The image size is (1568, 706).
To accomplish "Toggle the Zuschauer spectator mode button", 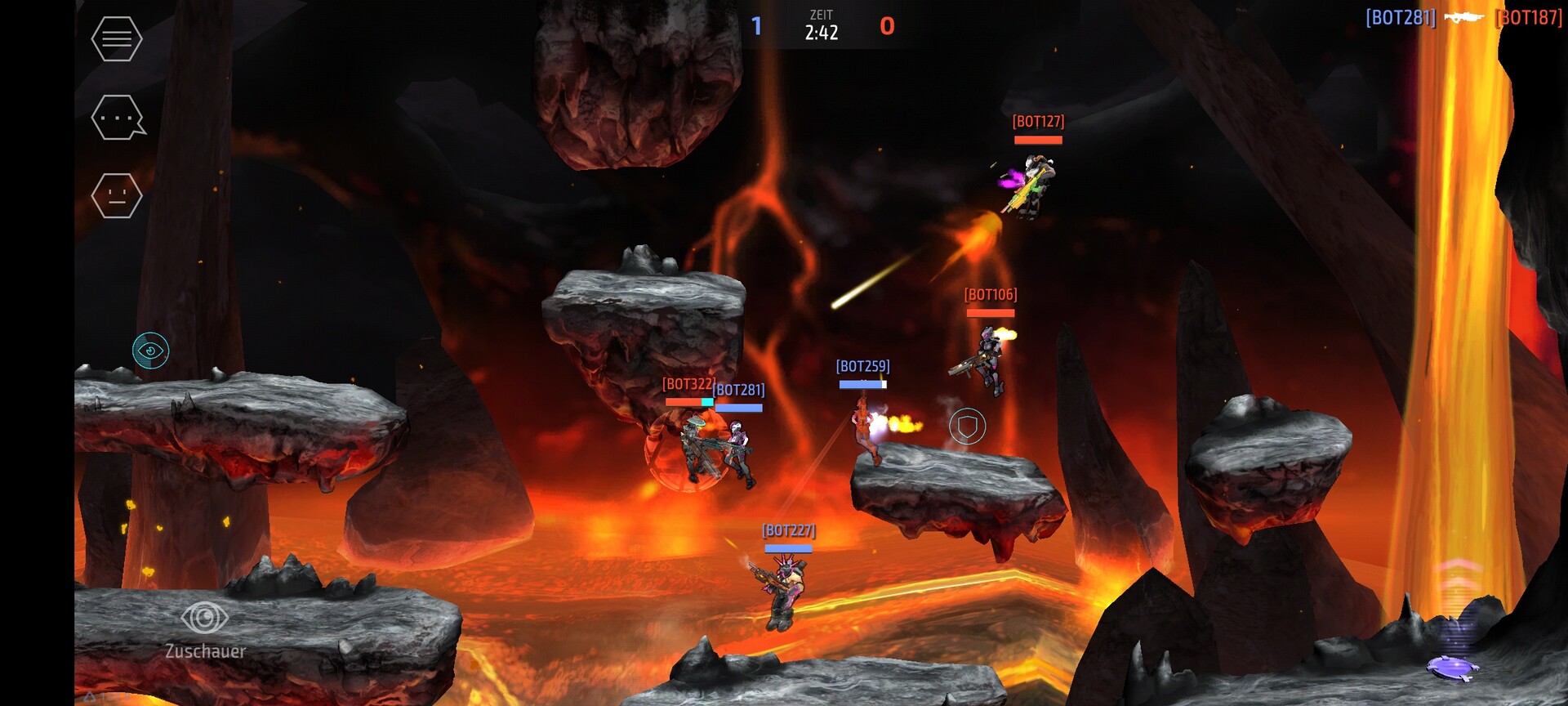I will pyautogui.click(x=204, y=628).
